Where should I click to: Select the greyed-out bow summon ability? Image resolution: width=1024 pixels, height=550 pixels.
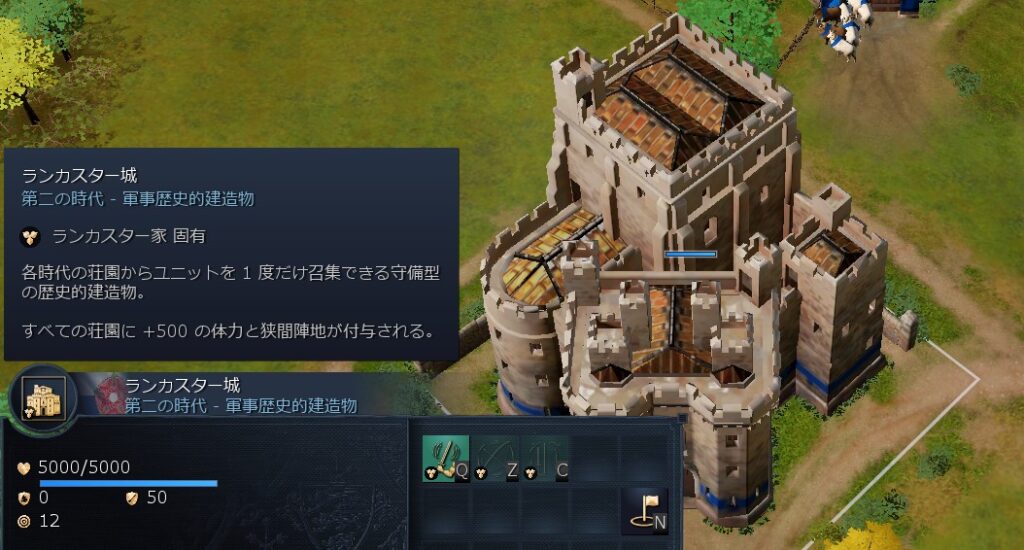point(495,459)
